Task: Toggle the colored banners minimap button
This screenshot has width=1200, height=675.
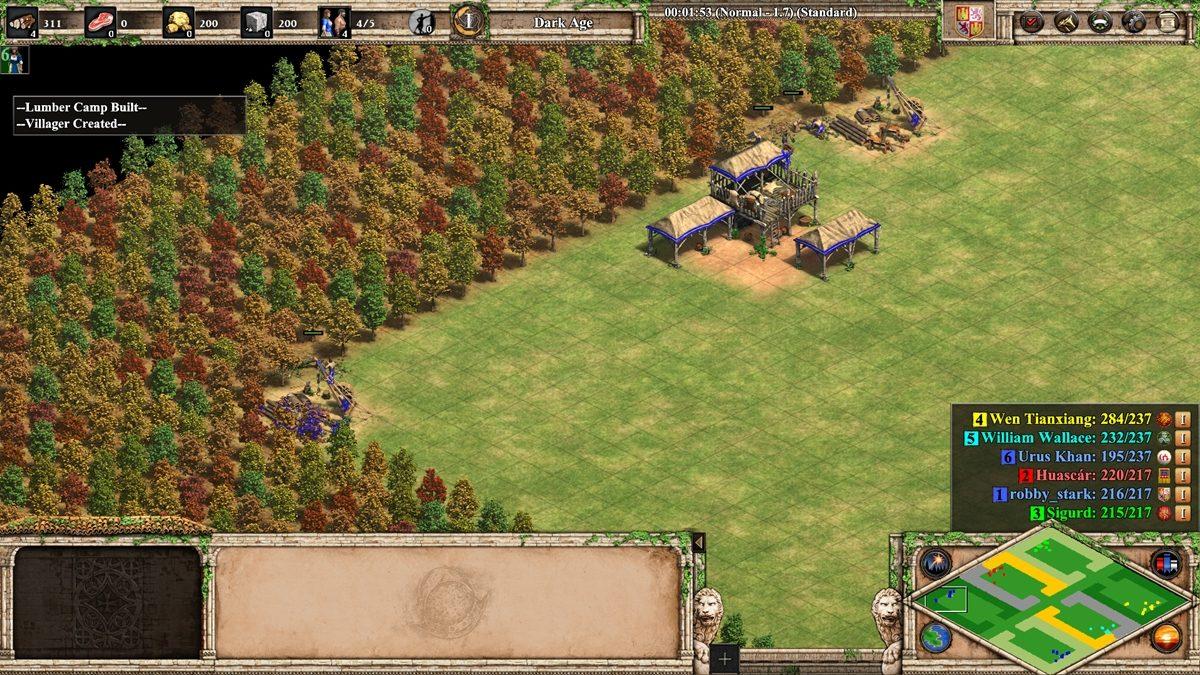Action: [1165, 562]
